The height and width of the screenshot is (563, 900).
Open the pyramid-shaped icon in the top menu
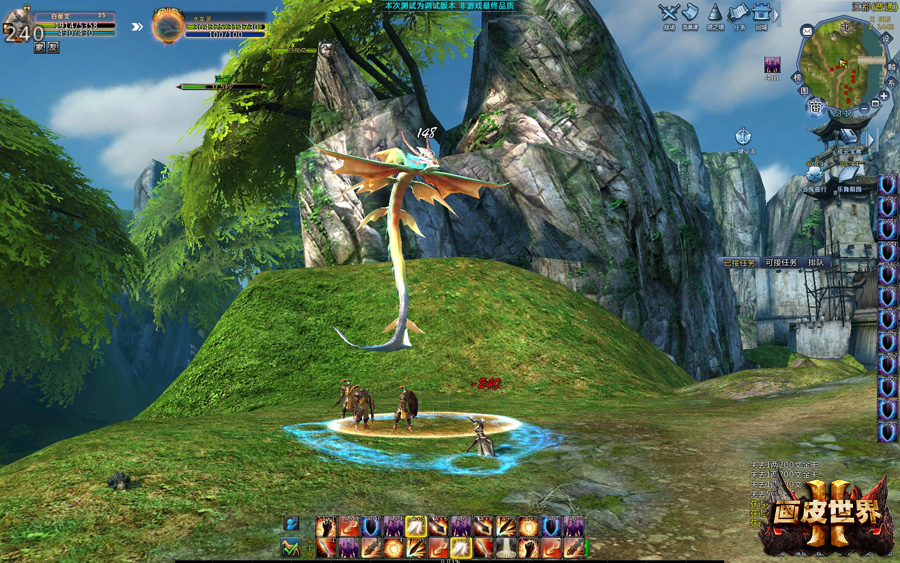pyautogui.click(x=715, y=13)
